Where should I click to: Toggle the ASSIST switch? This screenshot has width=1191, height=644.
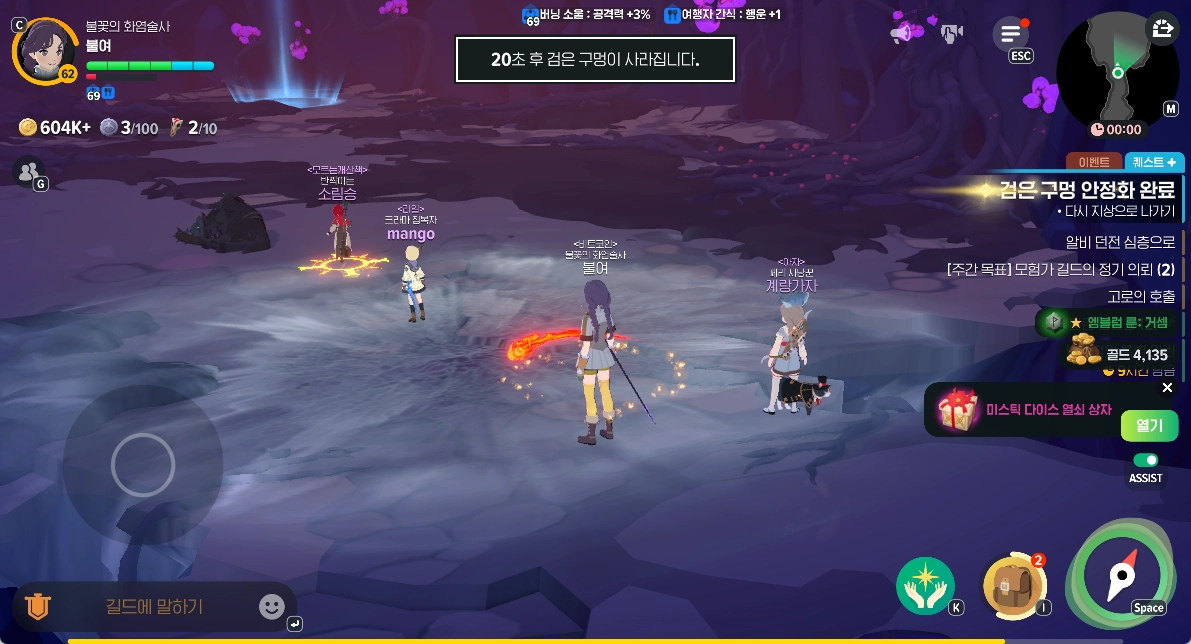pyautogui.click(x=1146, y=460)
